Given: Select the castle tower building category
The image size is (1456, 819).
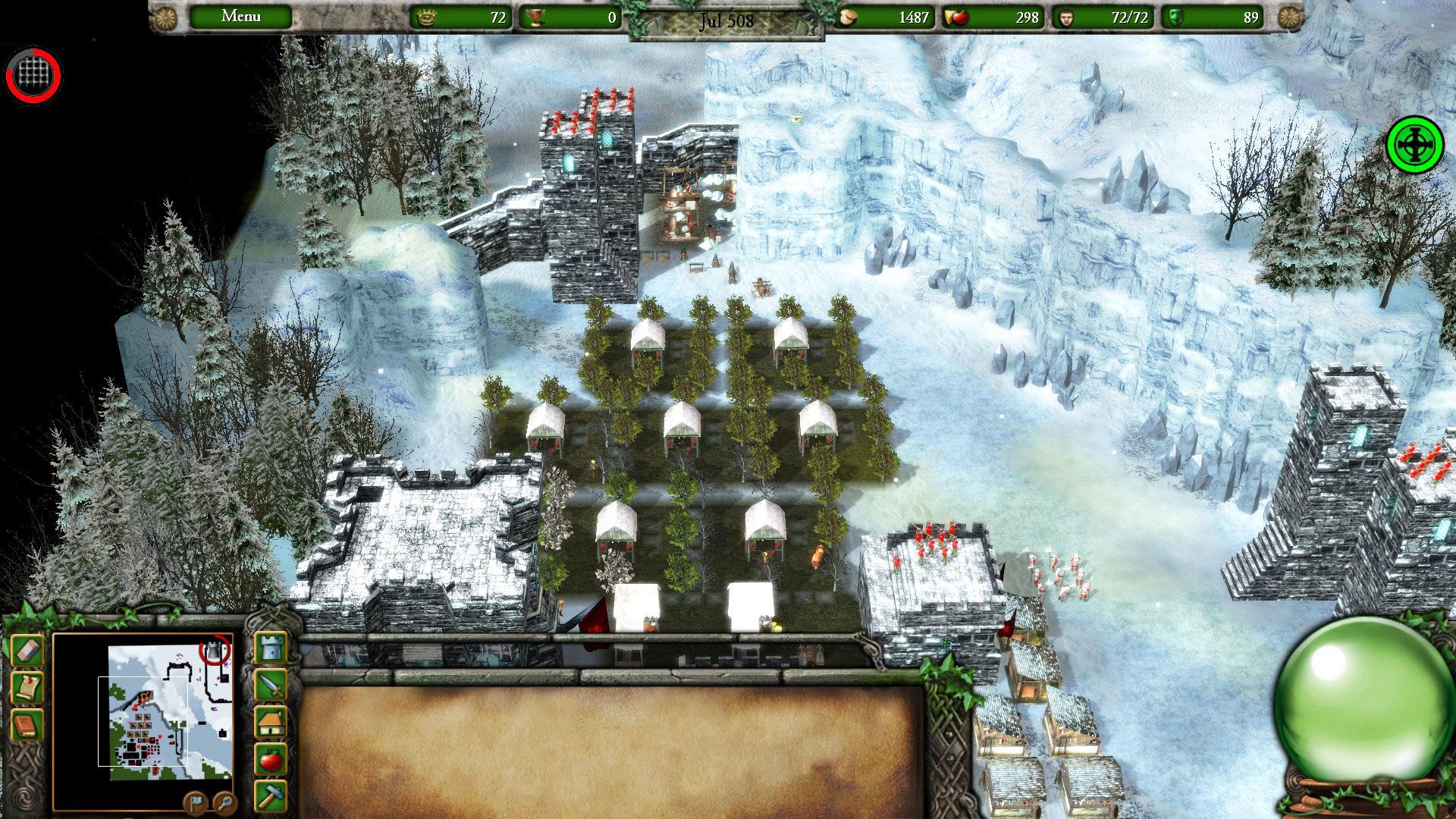Looking at the screenshot, I should pos(271,648).
